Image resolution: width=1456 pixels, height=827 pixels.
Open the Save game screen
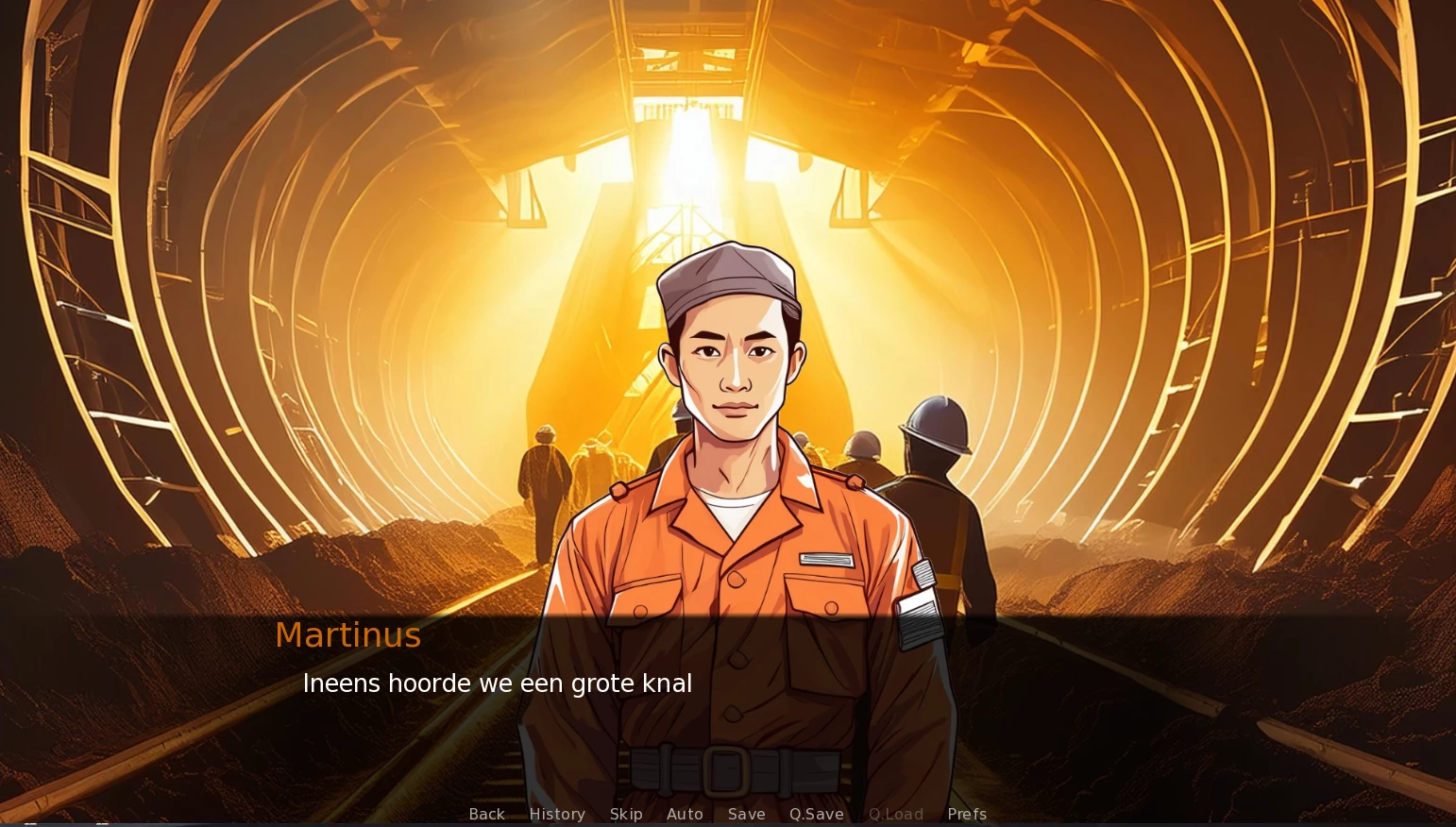point(746,814)
